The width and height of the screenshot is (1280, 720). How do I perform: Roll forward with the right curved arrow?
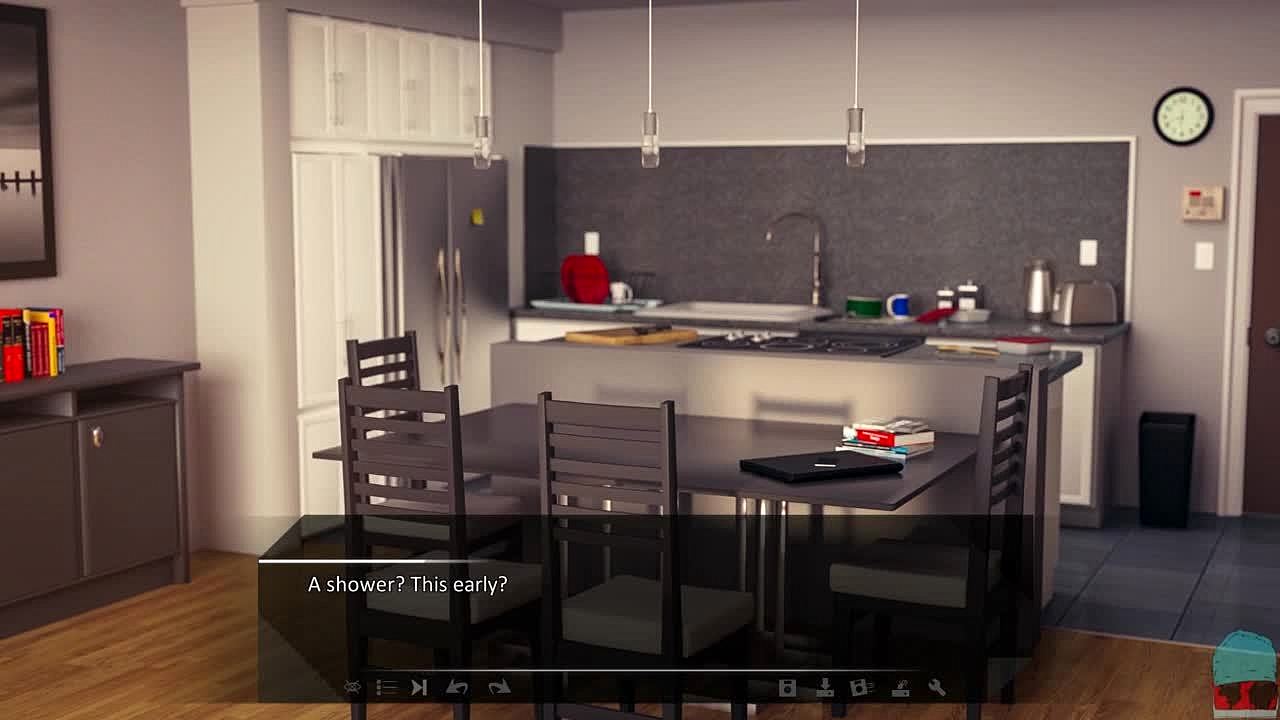499,688
